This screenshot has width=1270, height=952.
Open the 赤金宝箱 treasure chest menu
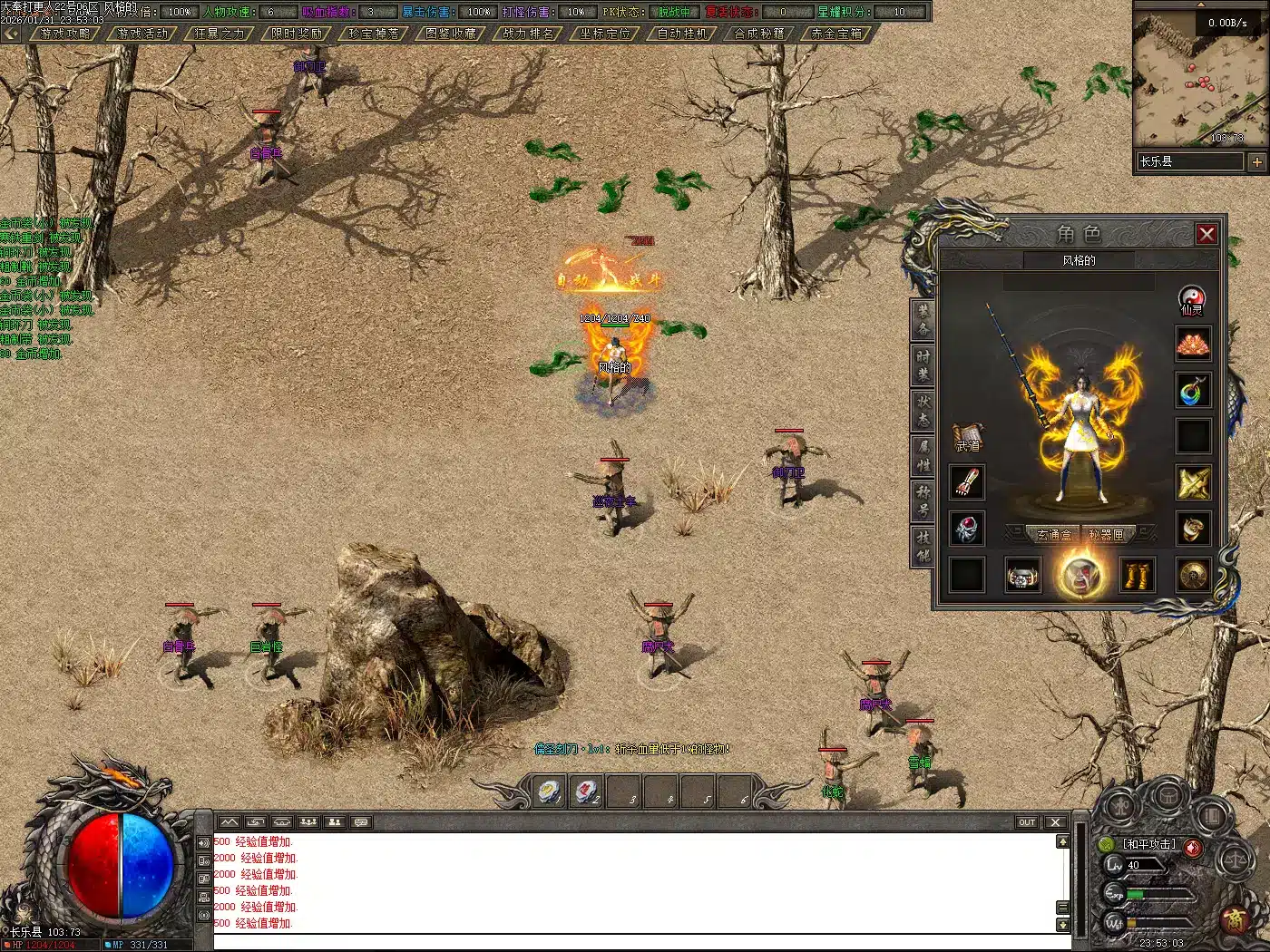(836, 34)
